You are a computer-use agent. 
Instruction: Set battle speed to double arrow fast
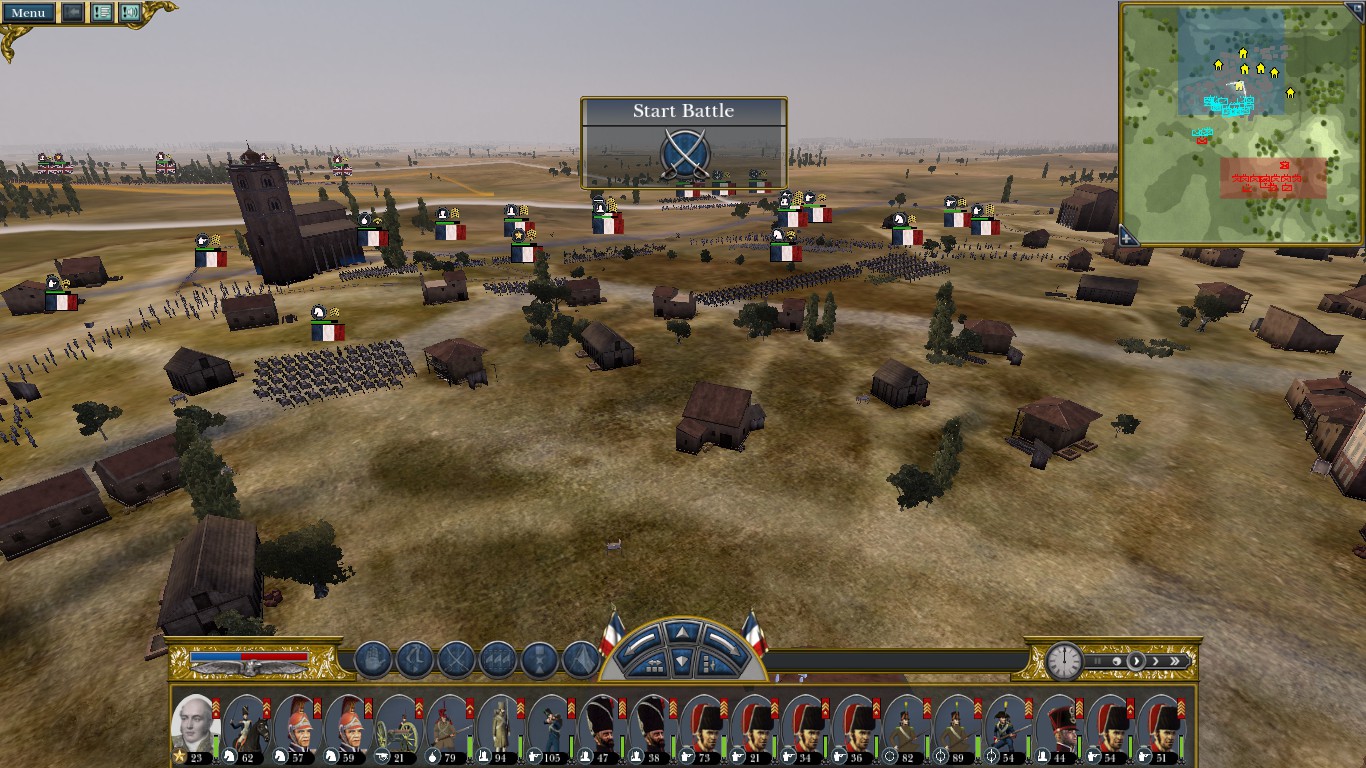1156,661
